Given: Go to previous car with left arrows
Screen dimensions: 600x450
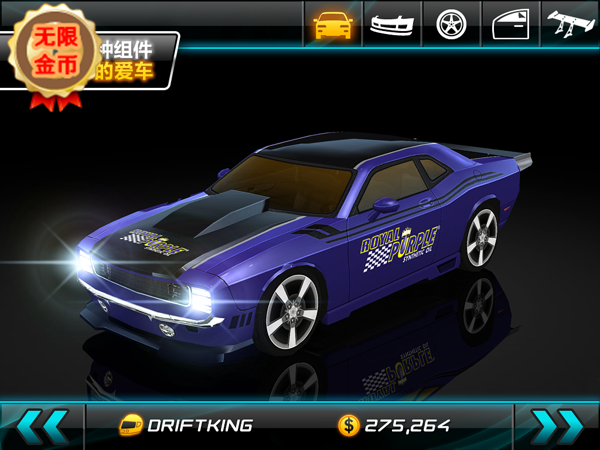Looking at the screenshot, I should pos(42,425).
